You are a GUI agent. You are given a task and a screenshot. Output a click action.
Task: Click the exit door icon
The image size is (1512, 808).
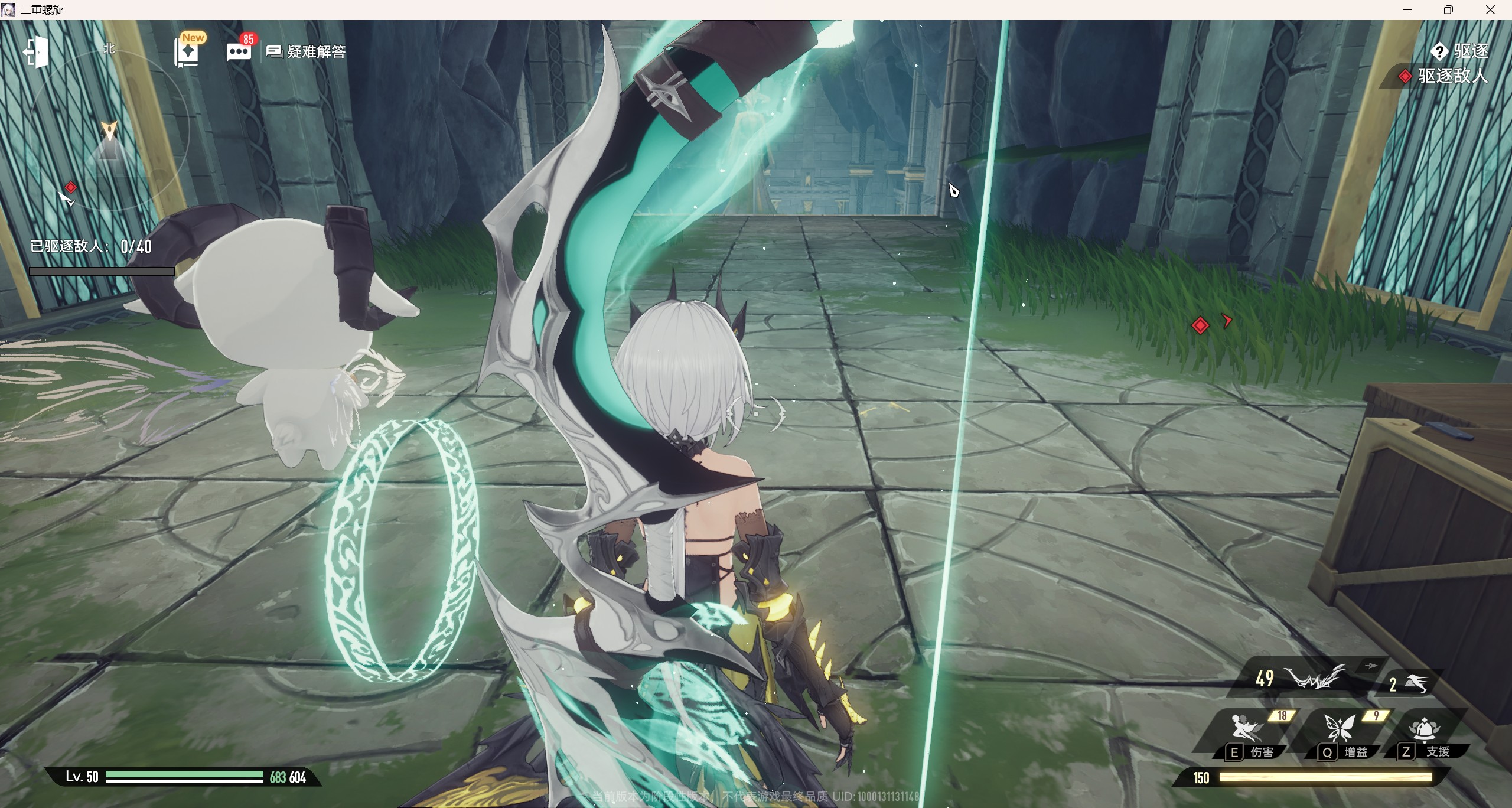point(36,52)
